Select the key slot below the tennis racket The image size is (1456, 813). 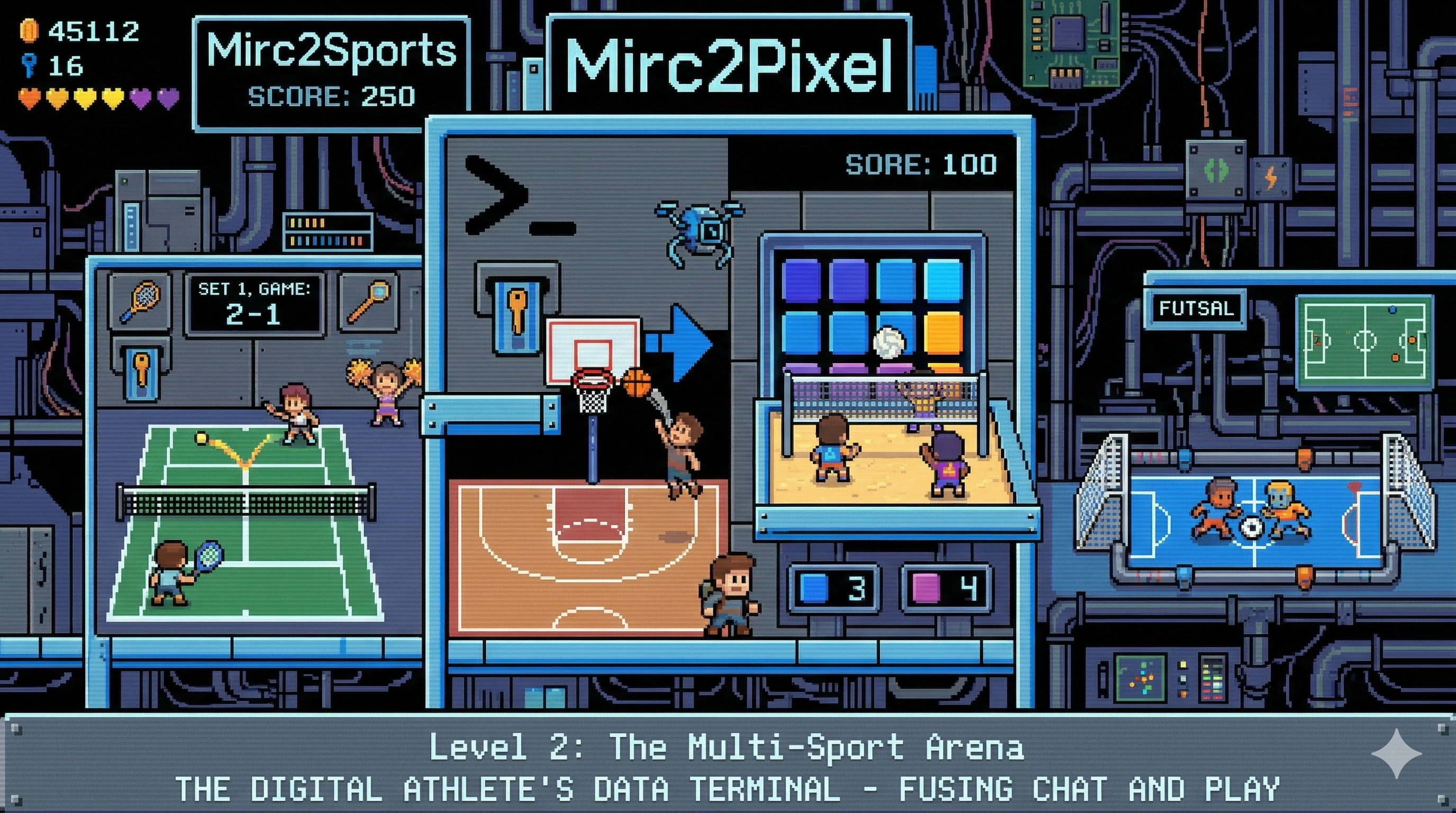coord(140,368)
